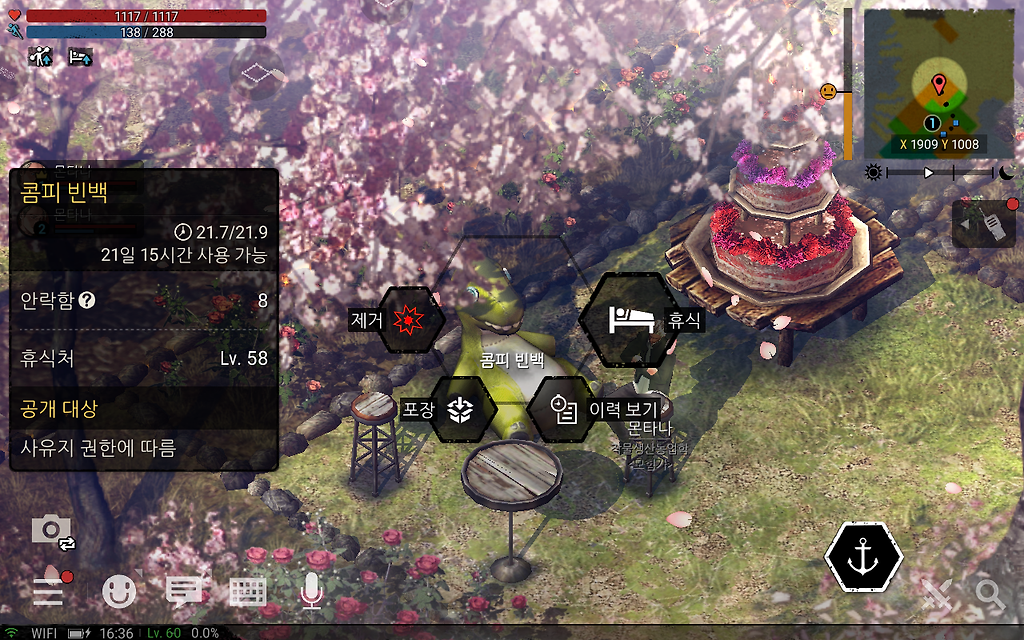This screenshot has height=640, width=1024.
Task: Tap the 포장 (pack) box button
Action: click(460, 409)
